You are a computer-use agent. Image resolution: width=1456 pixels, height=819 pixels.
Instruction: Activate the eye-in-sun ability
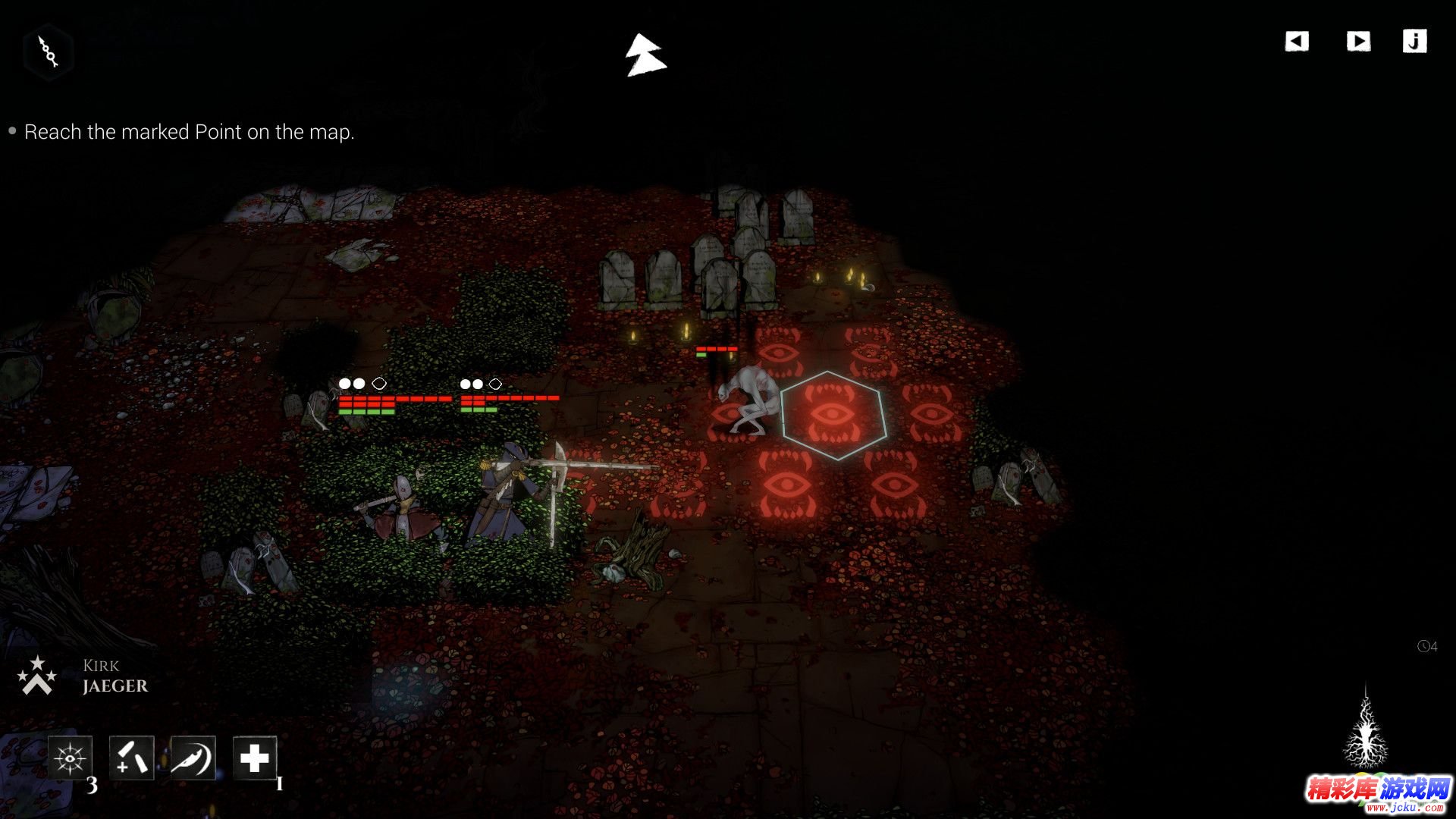coord(71,758)
